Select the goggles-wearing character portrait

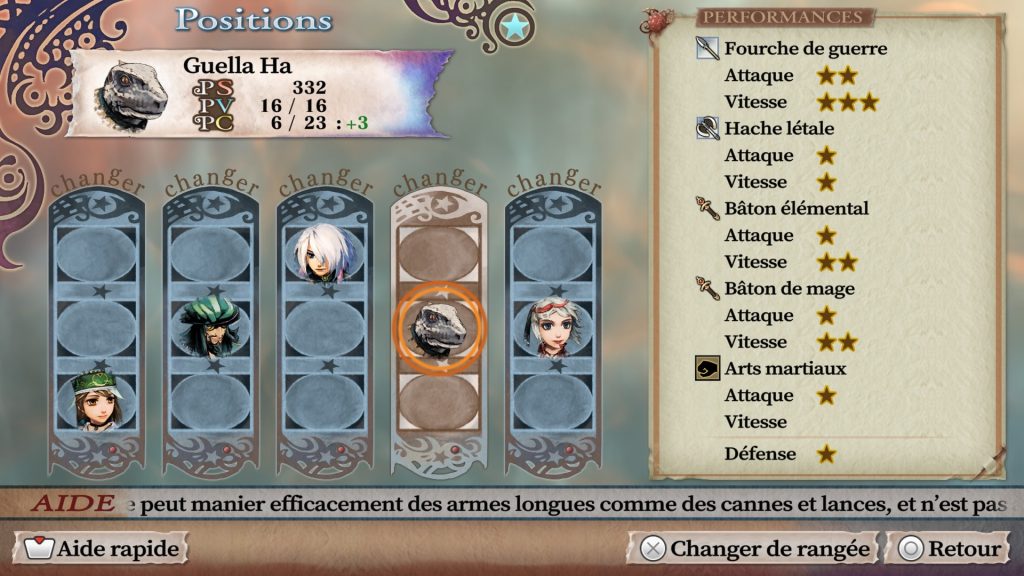click(x=553, y=327)
